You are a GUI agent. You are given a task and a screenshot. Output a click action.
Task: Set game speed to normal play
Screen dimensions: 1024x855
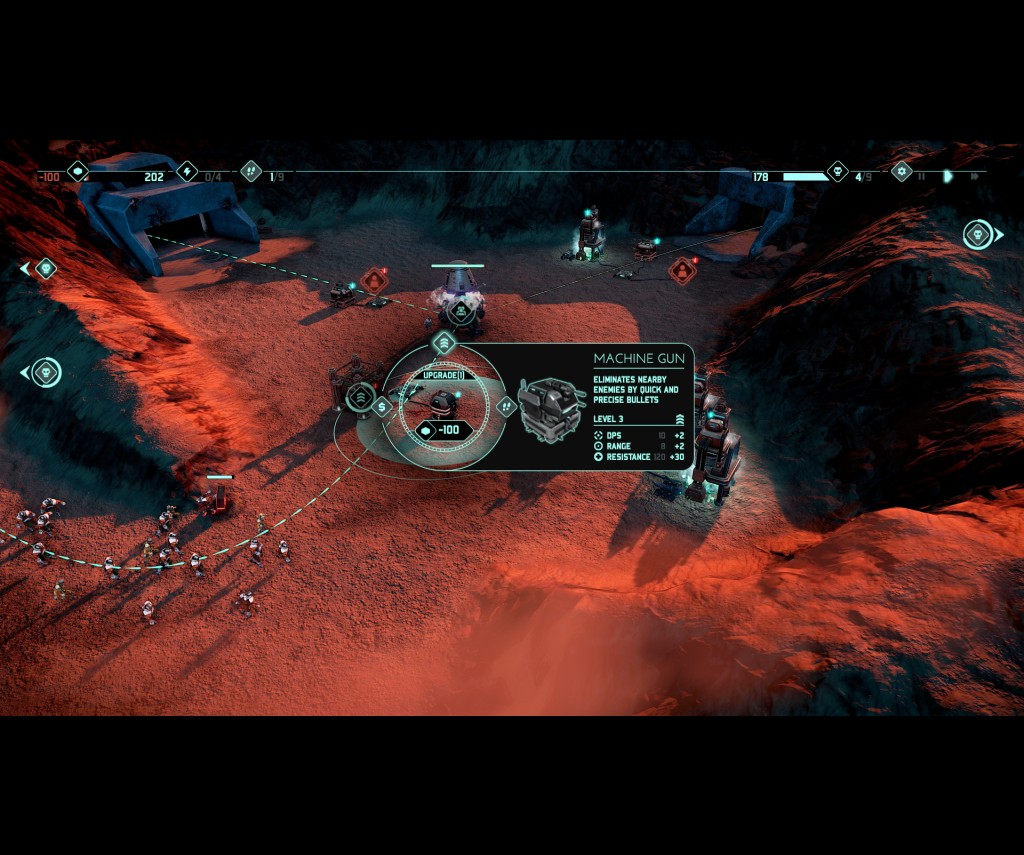tap(948, 177)
